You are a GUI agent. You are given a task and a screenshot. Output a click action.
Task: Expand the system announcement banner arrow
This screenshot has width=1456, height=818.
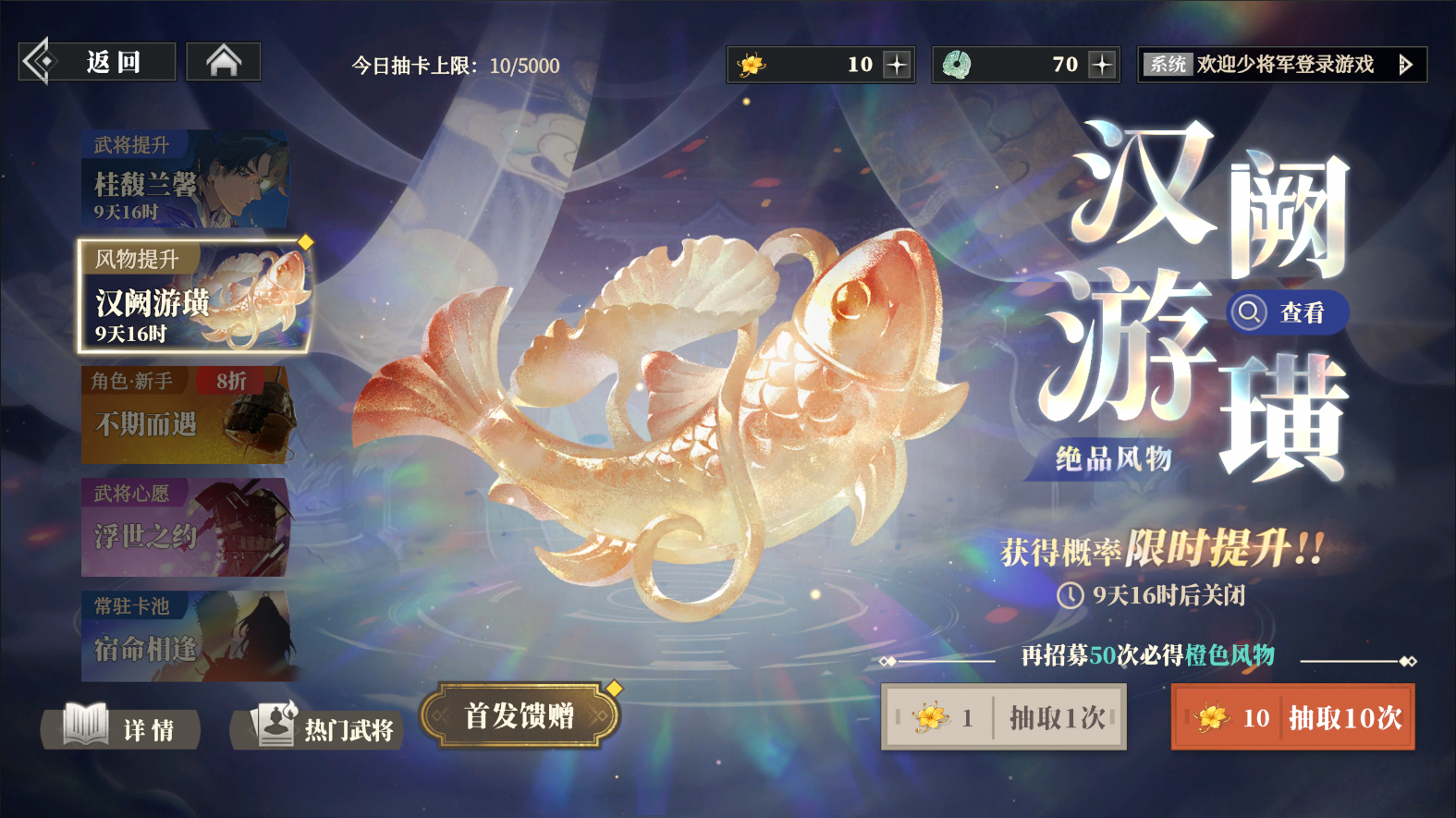pos(1406,65)
